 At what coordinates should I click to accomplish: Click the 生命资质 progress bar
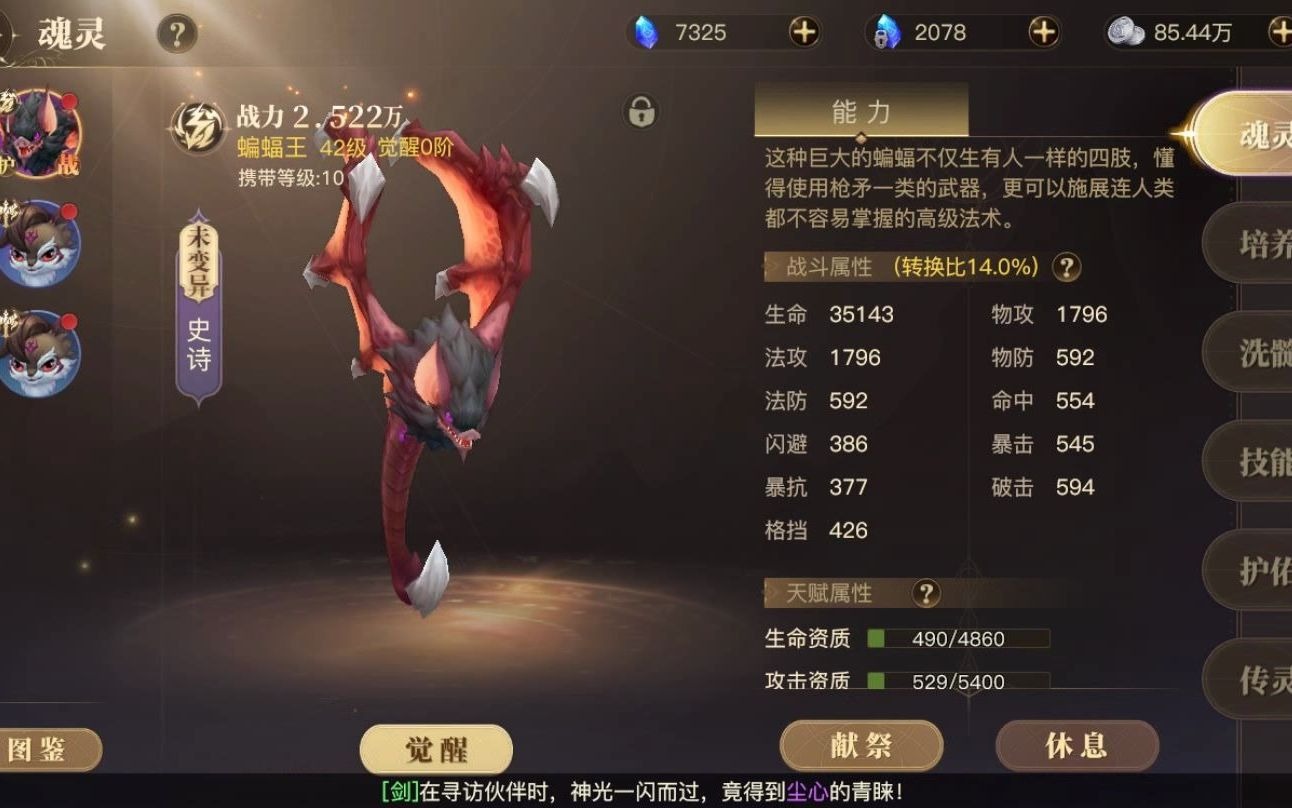click(960, 638)
